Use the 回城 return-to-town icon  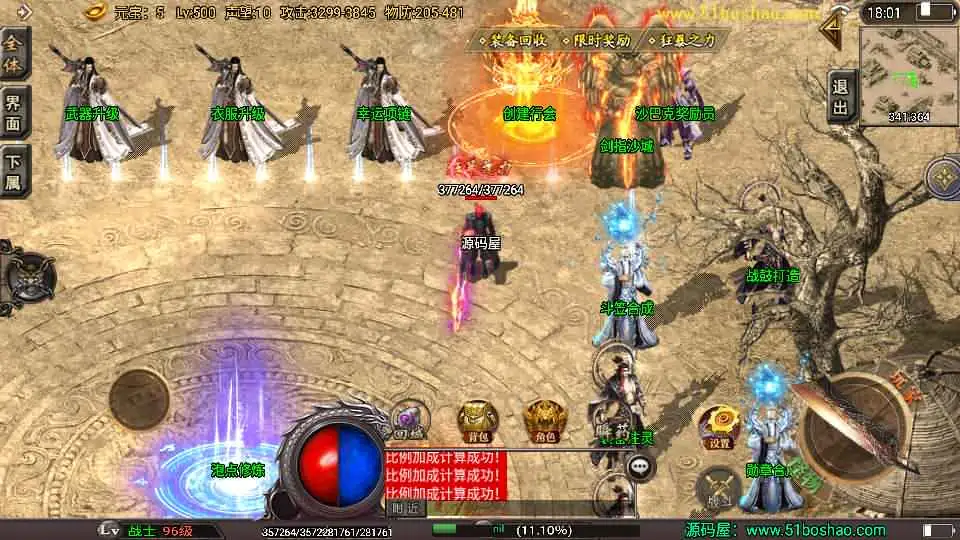tap(407, 420)
